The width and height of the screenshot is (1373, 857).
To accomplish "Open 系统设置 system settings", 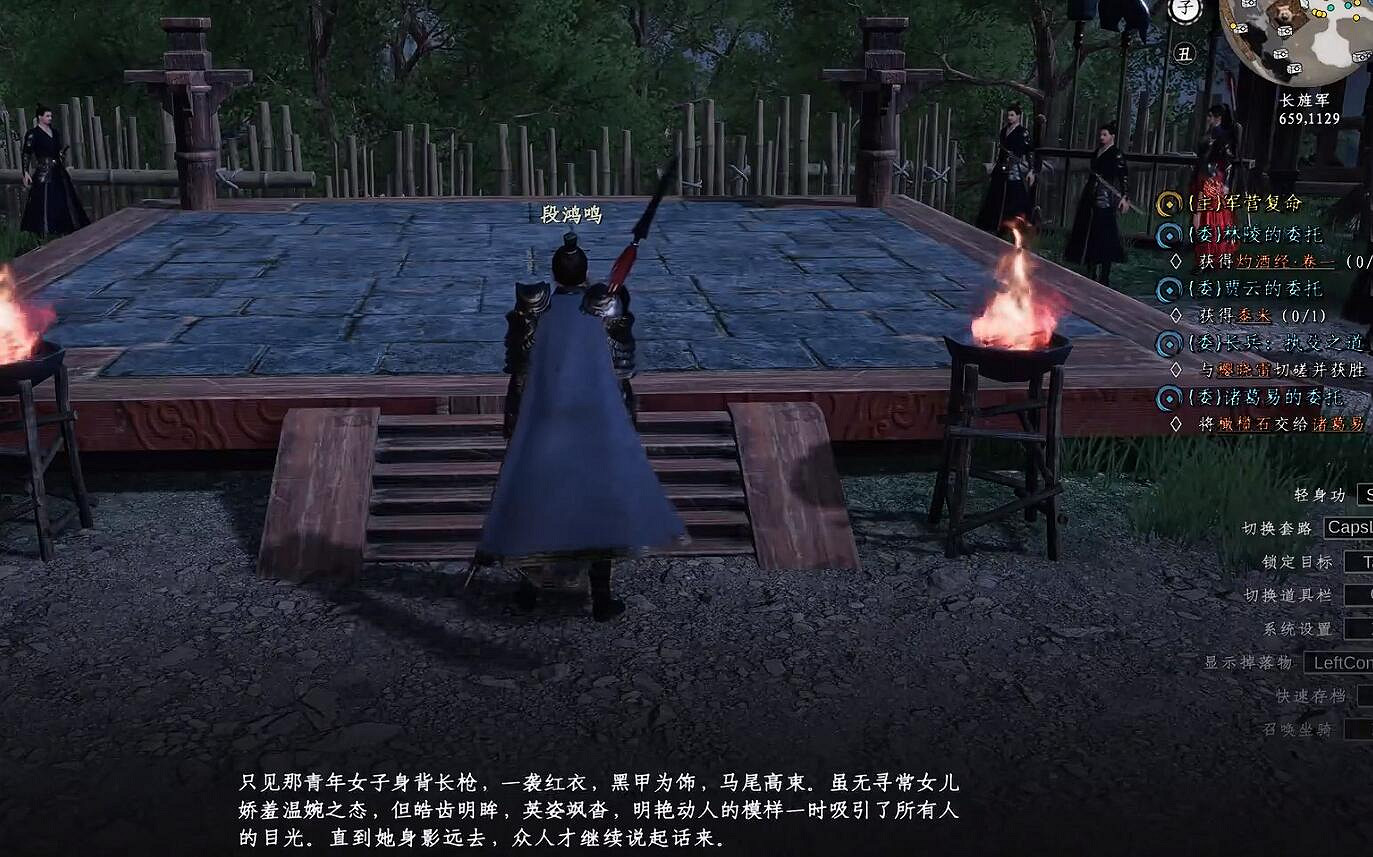I will click(1297, 629).
